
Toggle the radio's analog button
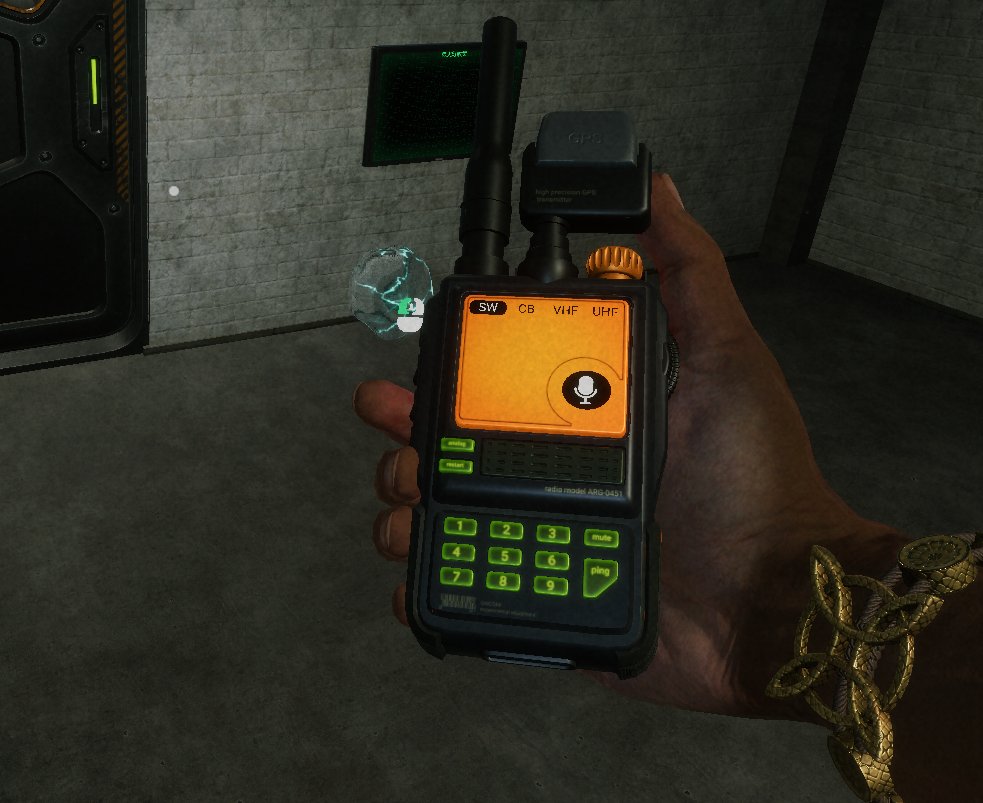[457, 443]
